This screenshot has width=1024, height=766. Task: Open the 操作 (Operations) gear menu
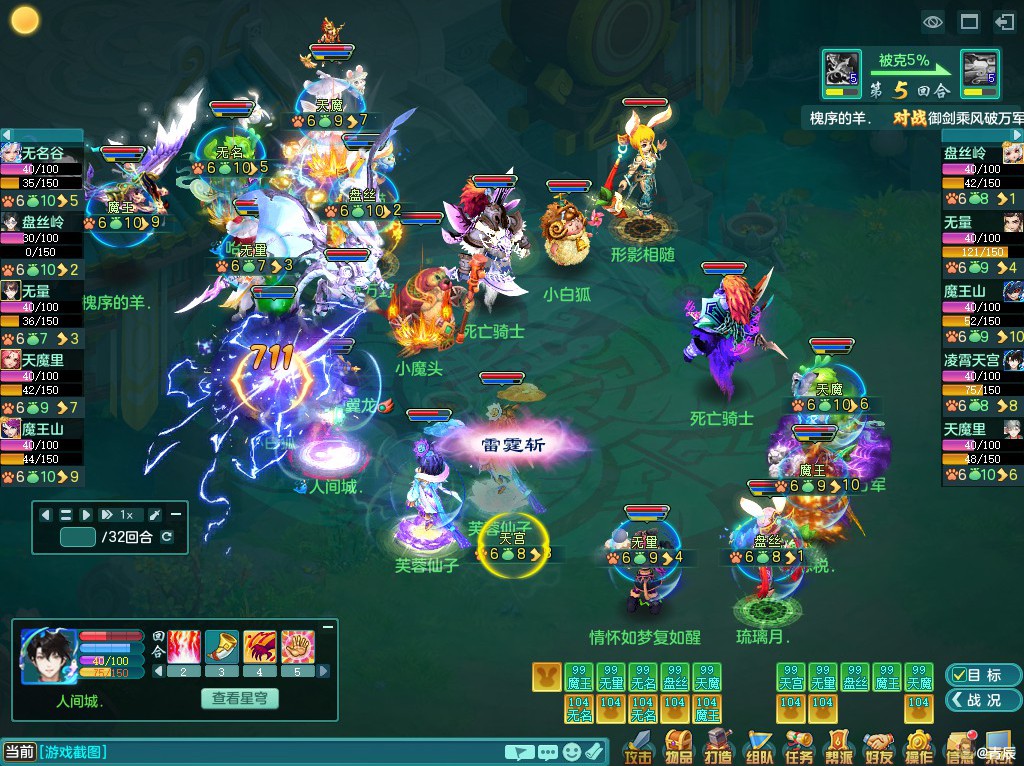919,746
